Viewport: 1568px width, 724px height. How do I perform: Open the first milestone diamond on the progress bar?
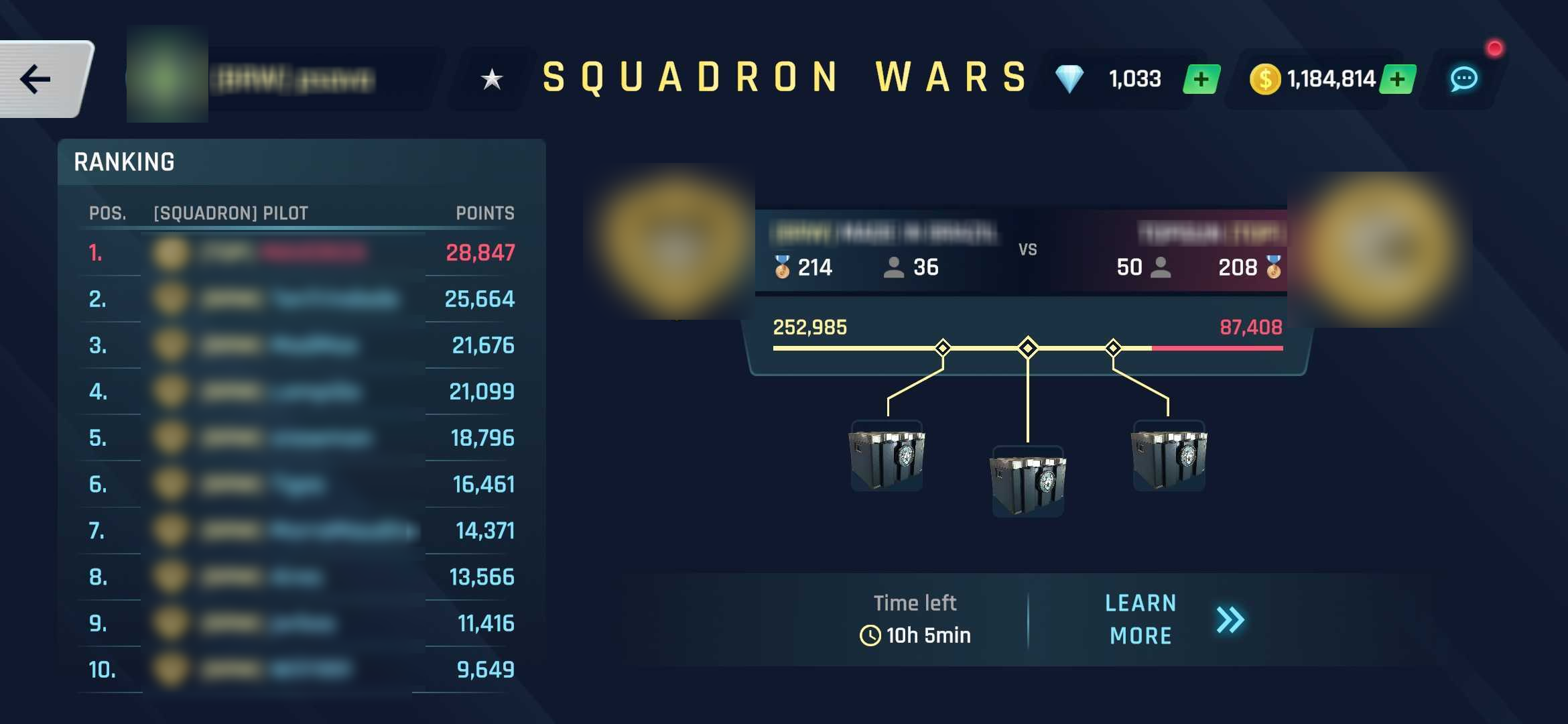pos(943,347)
